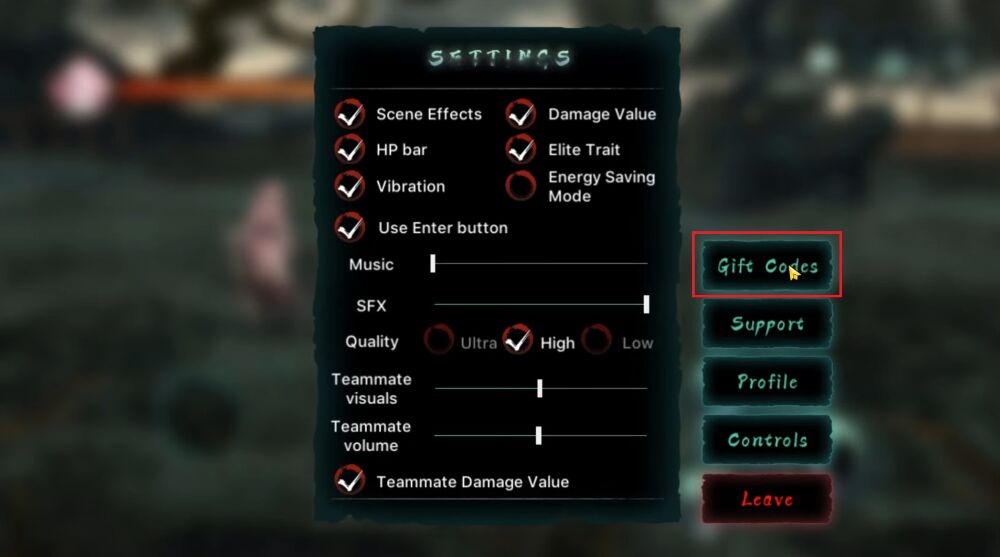The image size is (1000, 557).
Task: Open the Gift Codes menu
Action: click(767, 266)
